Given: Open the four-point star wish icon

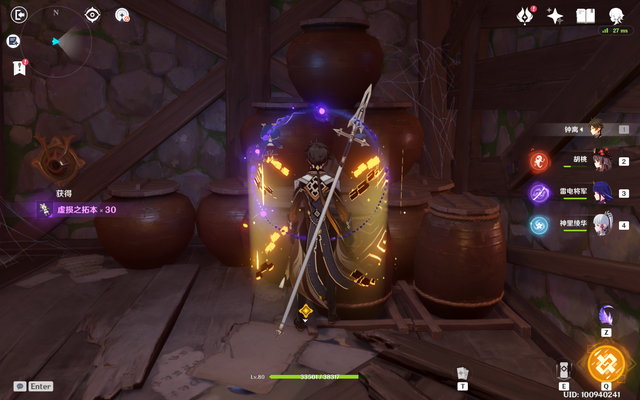Looking at the screenshot, I should [555, 15].
